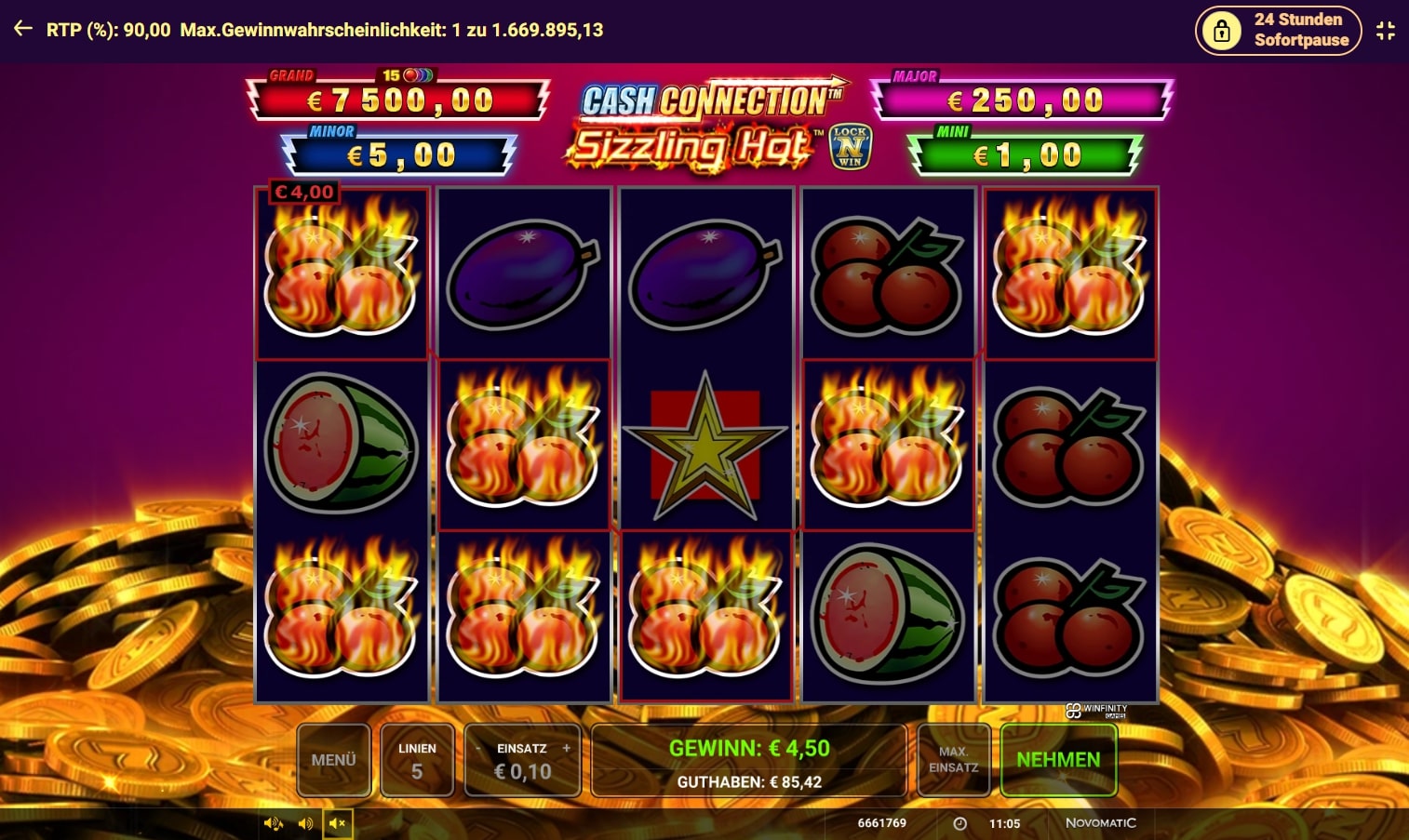Mute audio with the crossed speaker icon
This screenshot has width=1409, height=840.
[338, 823]
